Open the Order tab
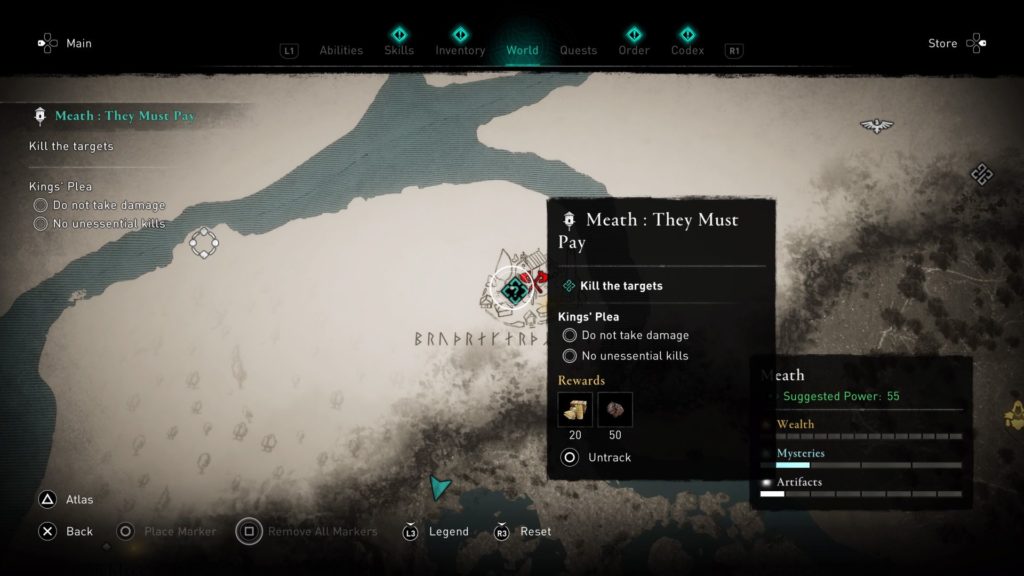This screenshot has width=1024, height=576. 632,50
